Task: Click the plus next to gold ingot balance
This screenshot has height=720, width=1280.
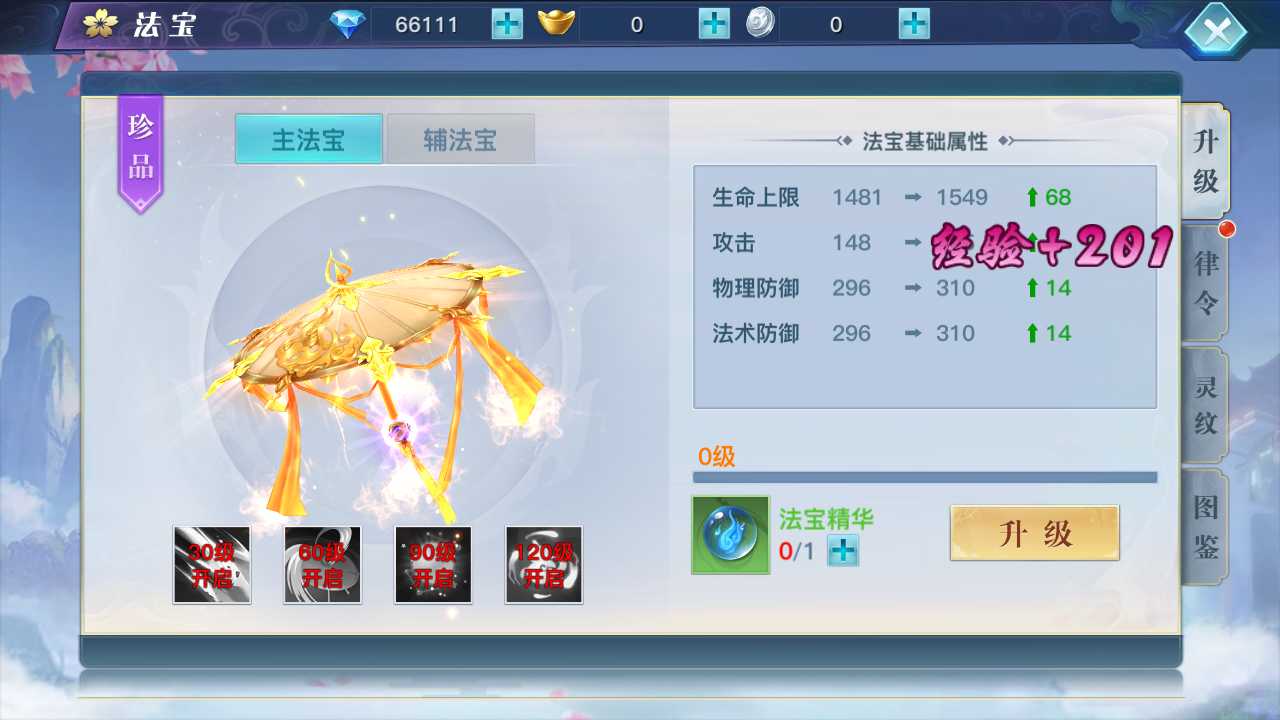Action: coord(712,24)
